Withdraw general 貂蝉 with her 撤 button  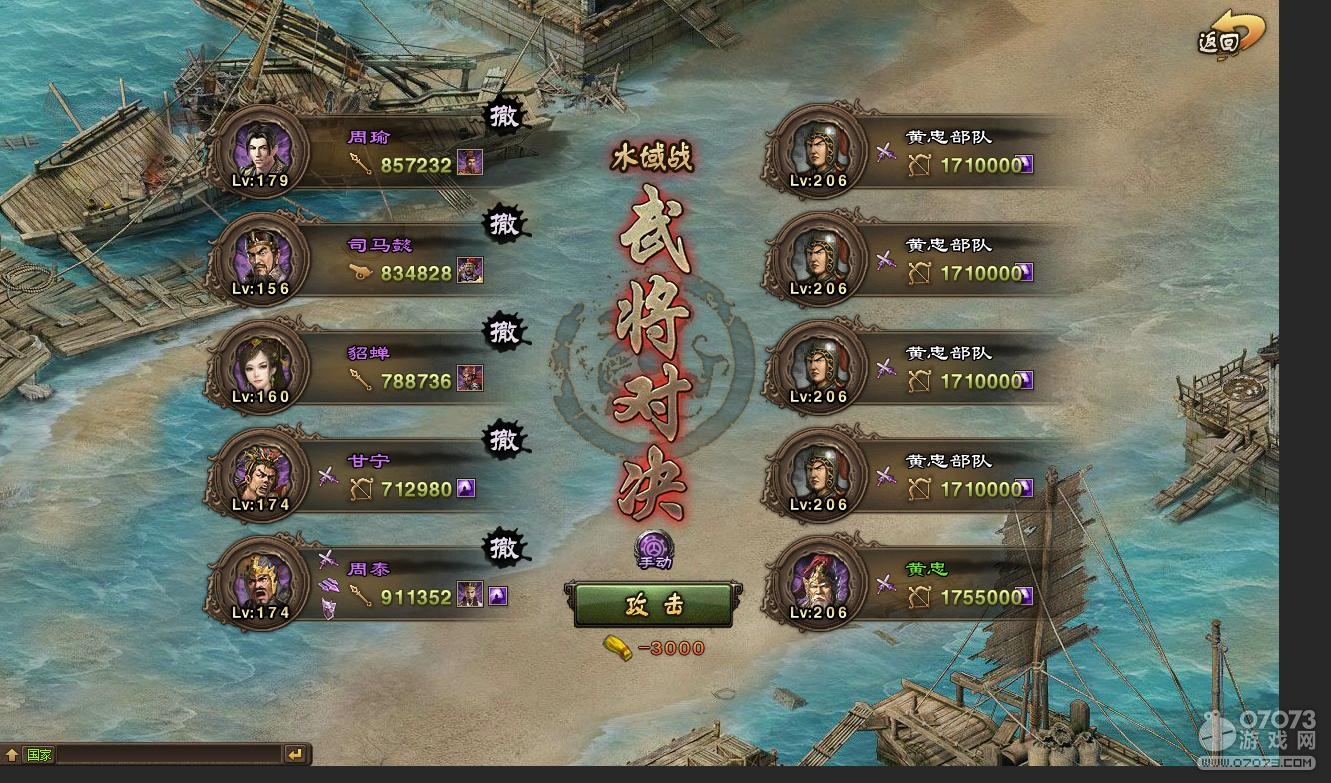point(505,332)
